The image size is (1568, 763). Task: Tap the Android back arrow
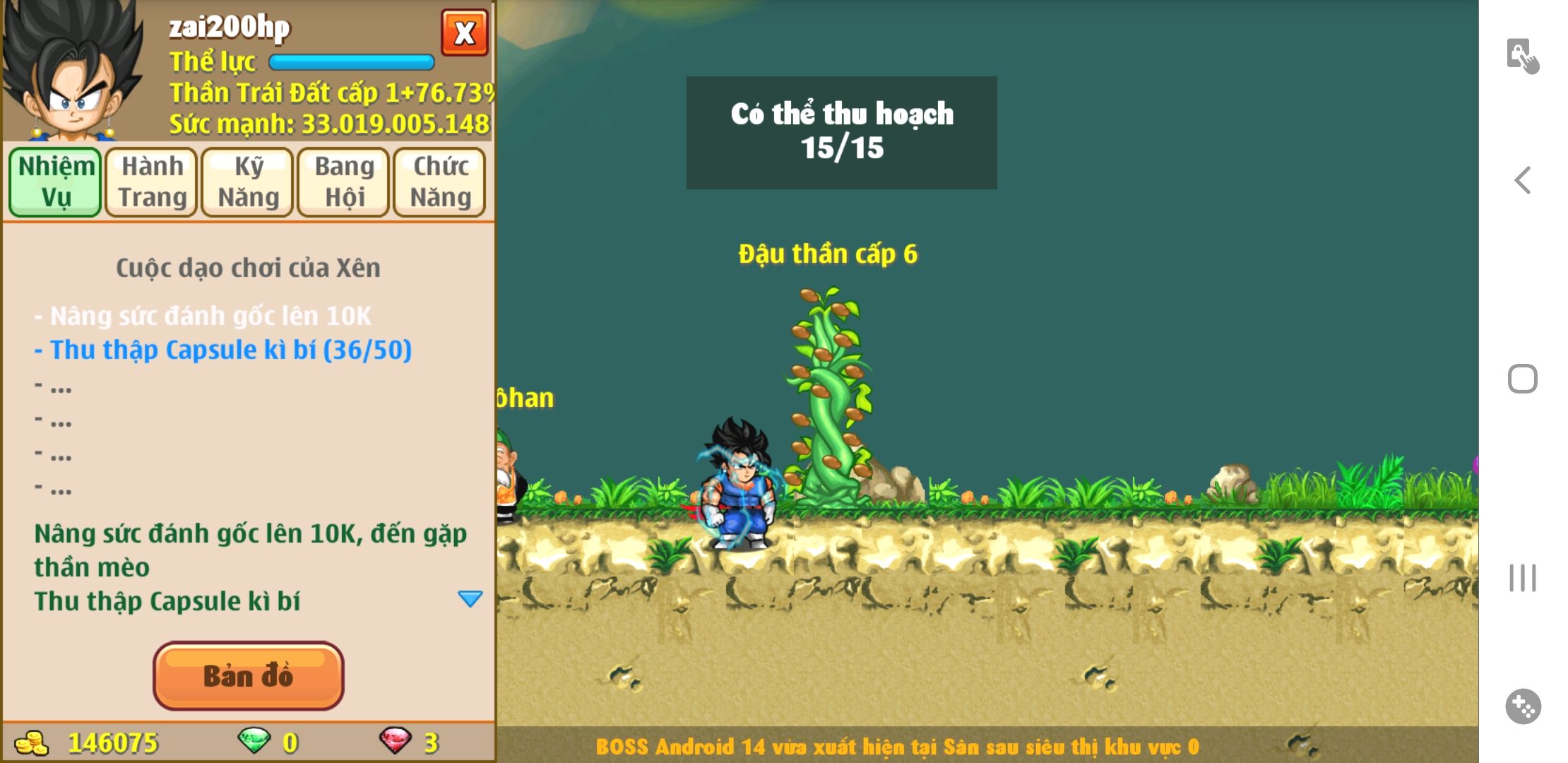[x=1523, y=180]
